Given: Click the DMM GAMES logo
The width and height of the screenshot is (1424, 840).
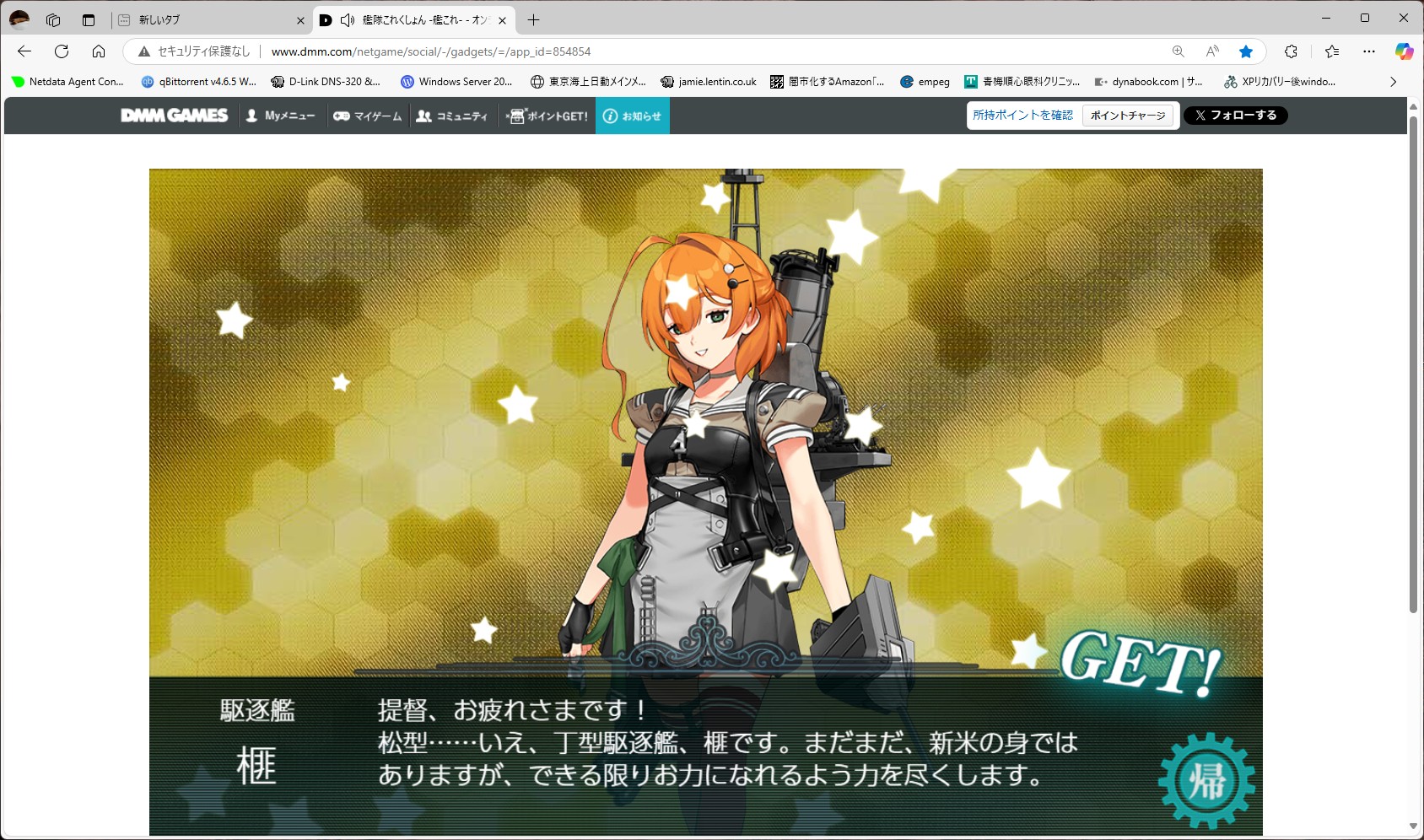Looking at the screenshot, I should (175, 116).
